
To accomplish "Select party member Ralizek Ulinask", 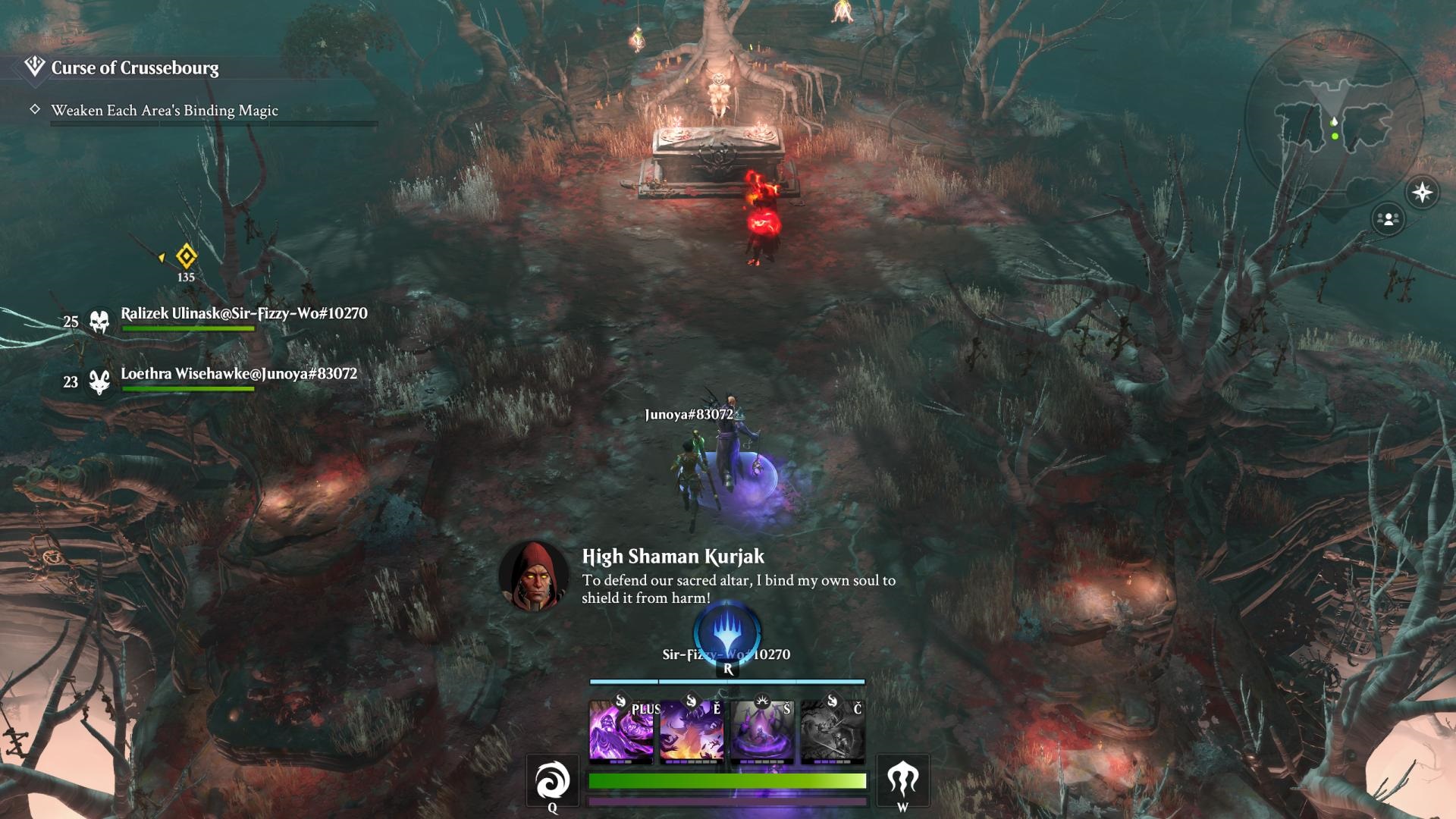I will 243,314.
